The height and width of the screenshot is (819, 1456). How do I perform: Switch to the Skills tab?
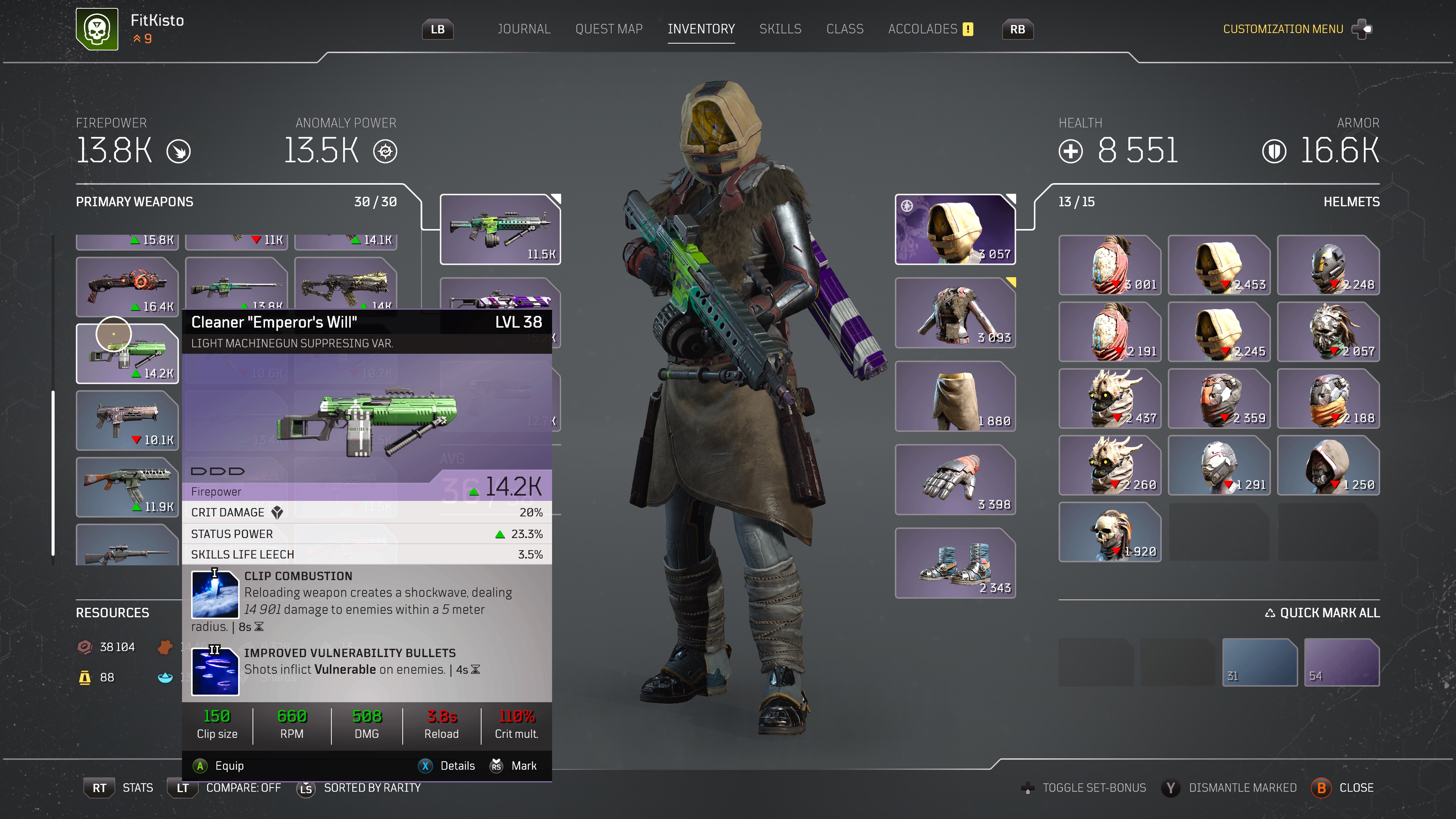780,29
